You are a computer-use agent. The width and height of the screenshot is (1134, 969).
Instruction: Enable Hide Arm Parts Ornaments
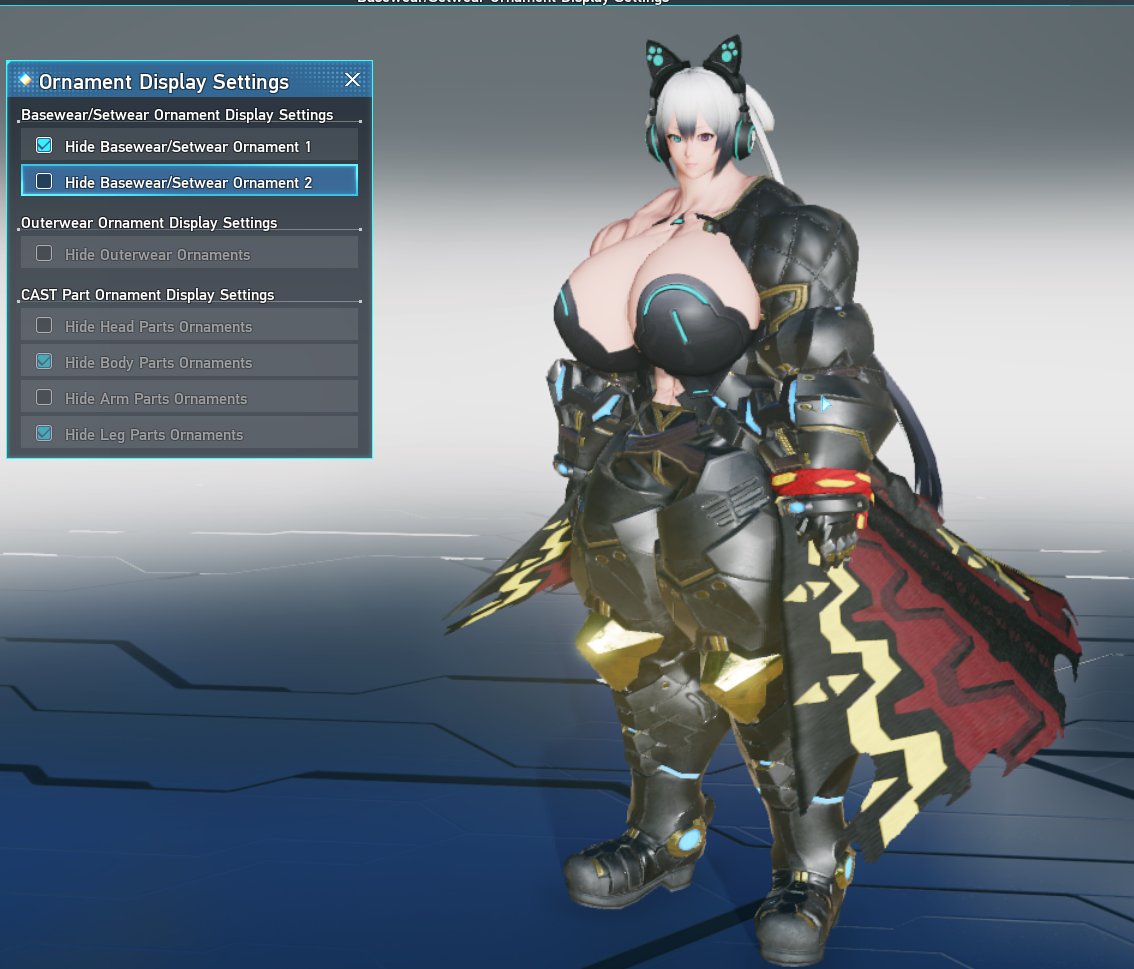point(44,398)
